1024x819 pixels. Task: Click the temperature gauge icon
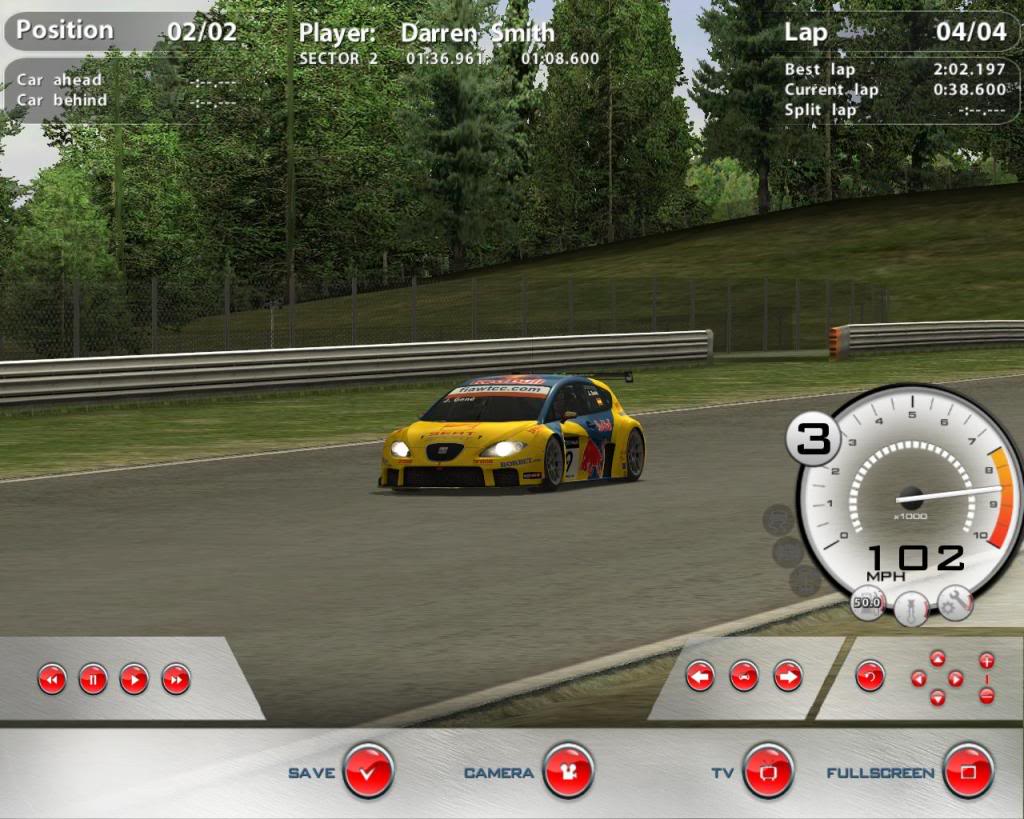click(x=911, y=607)
